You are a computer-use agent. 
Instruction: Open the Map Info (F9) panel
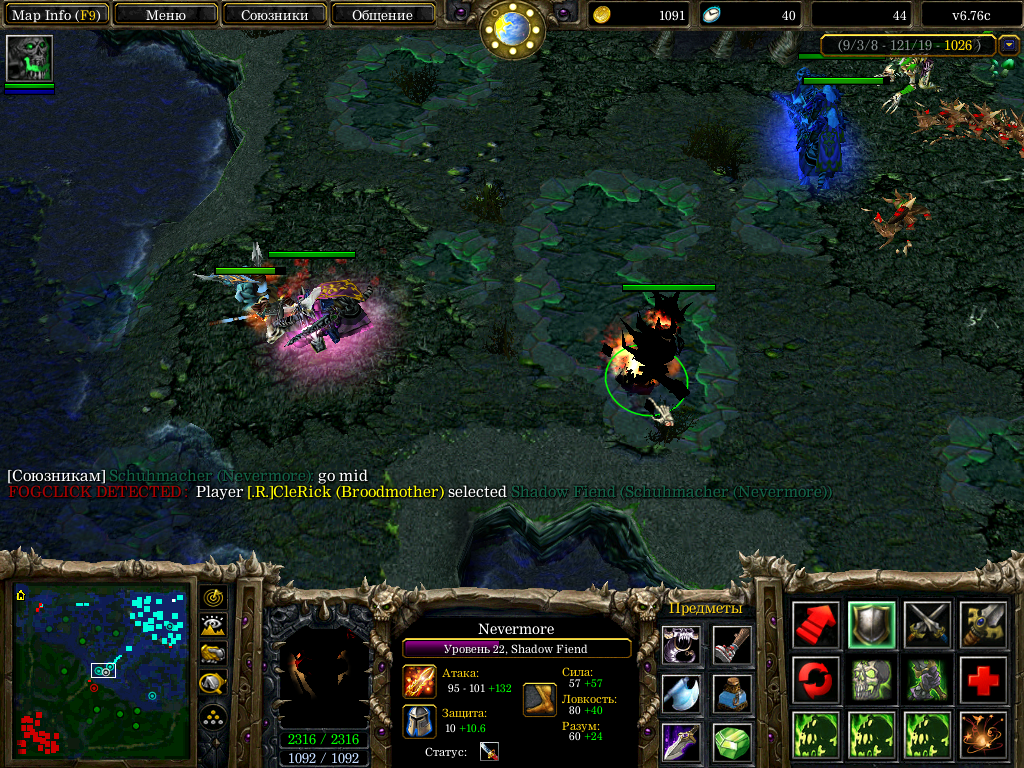[x=55, y=15]
